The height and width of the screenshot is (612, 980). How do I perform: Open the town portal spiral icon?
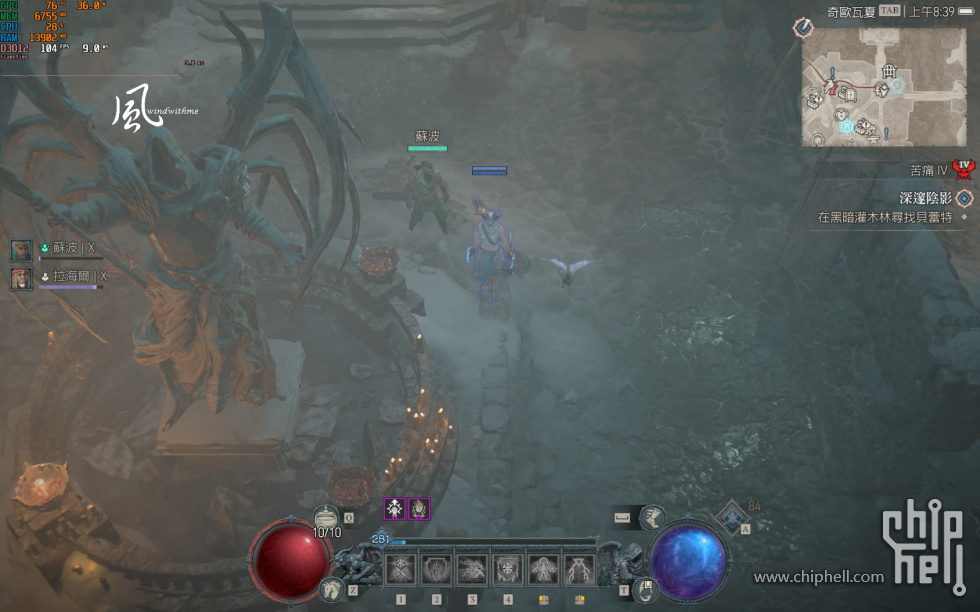tap(646, 588)
